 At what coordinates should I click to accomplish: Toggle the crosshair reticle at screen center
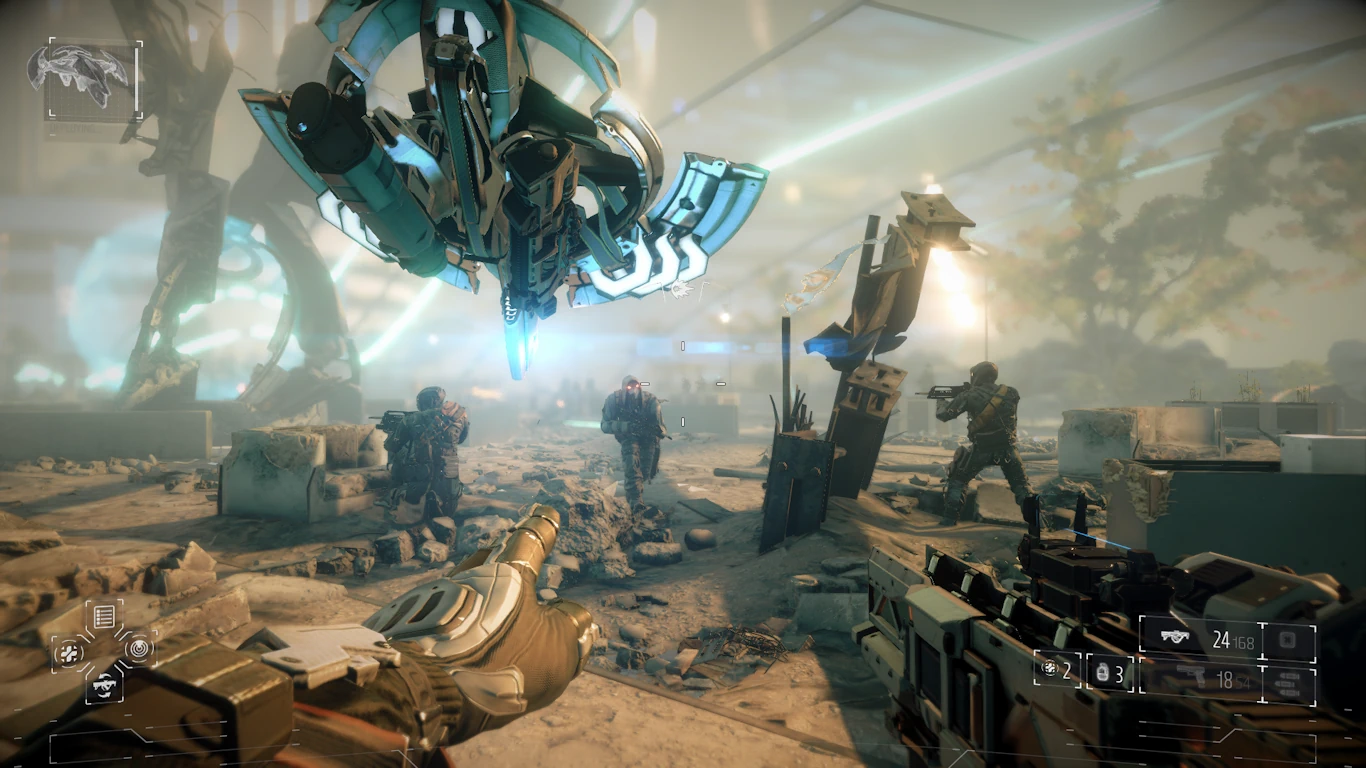tap(683, 384)
